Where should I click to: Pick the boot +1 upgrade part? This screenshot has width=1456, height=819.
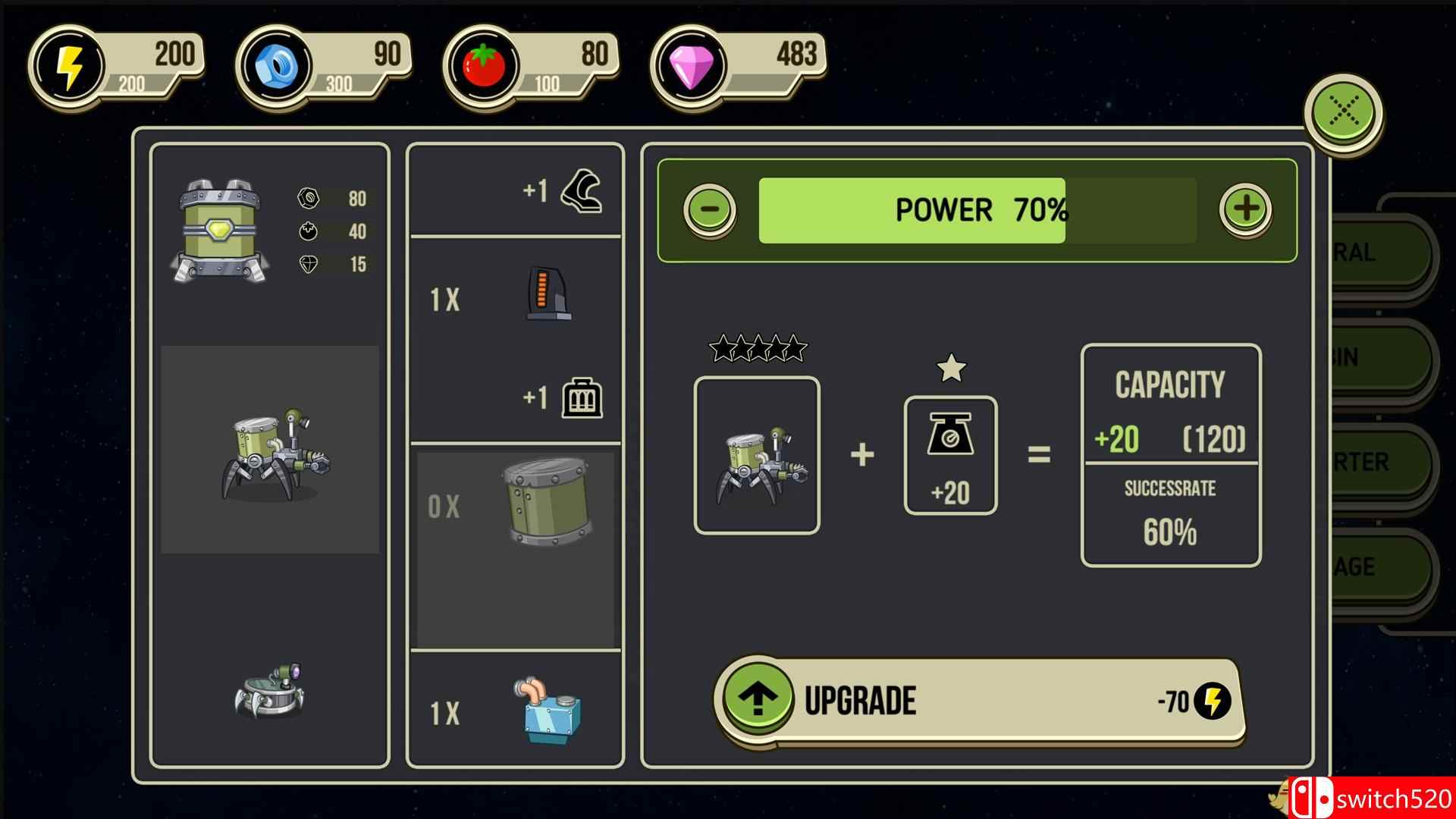click(x=581, y=190)
